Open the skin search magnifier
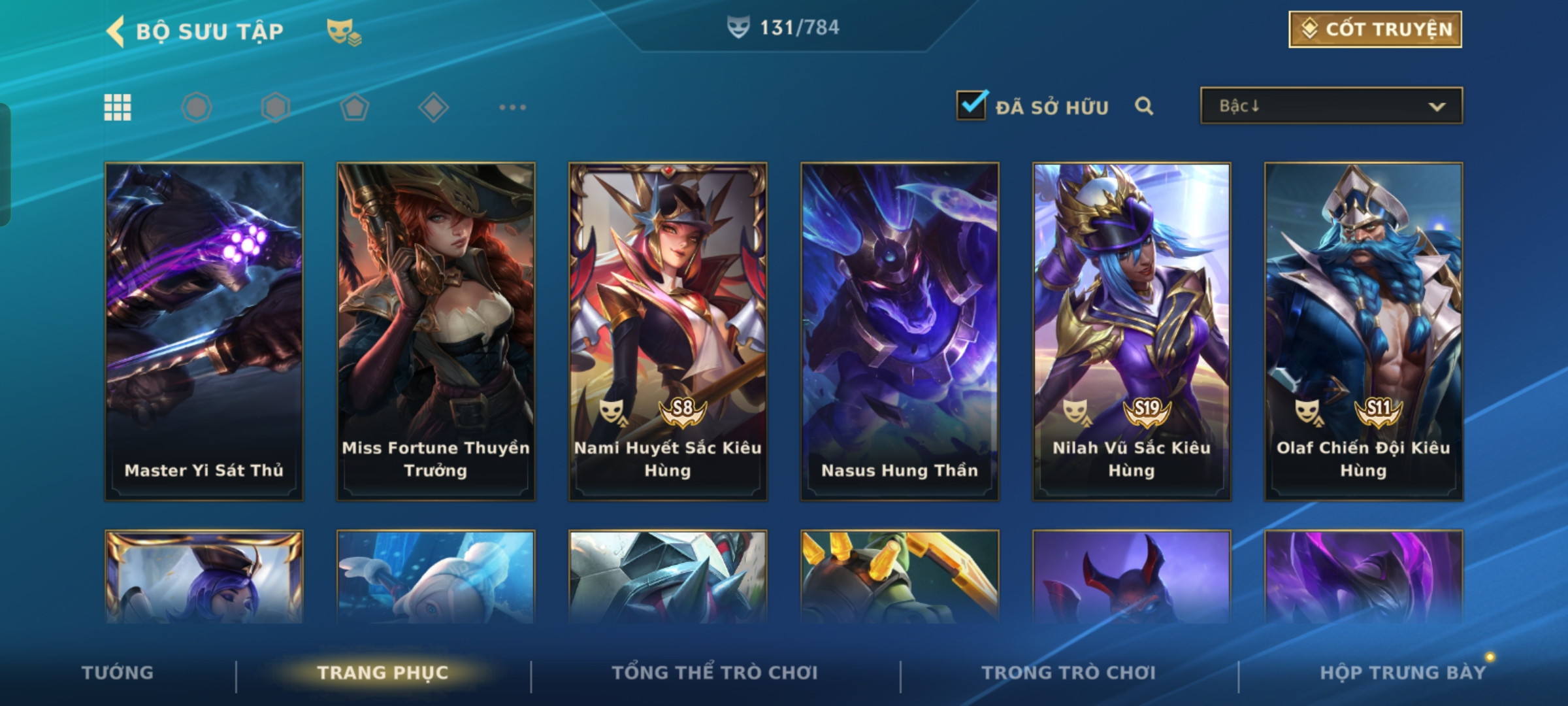This screenshot has width=1568, height=706. 1143,106
